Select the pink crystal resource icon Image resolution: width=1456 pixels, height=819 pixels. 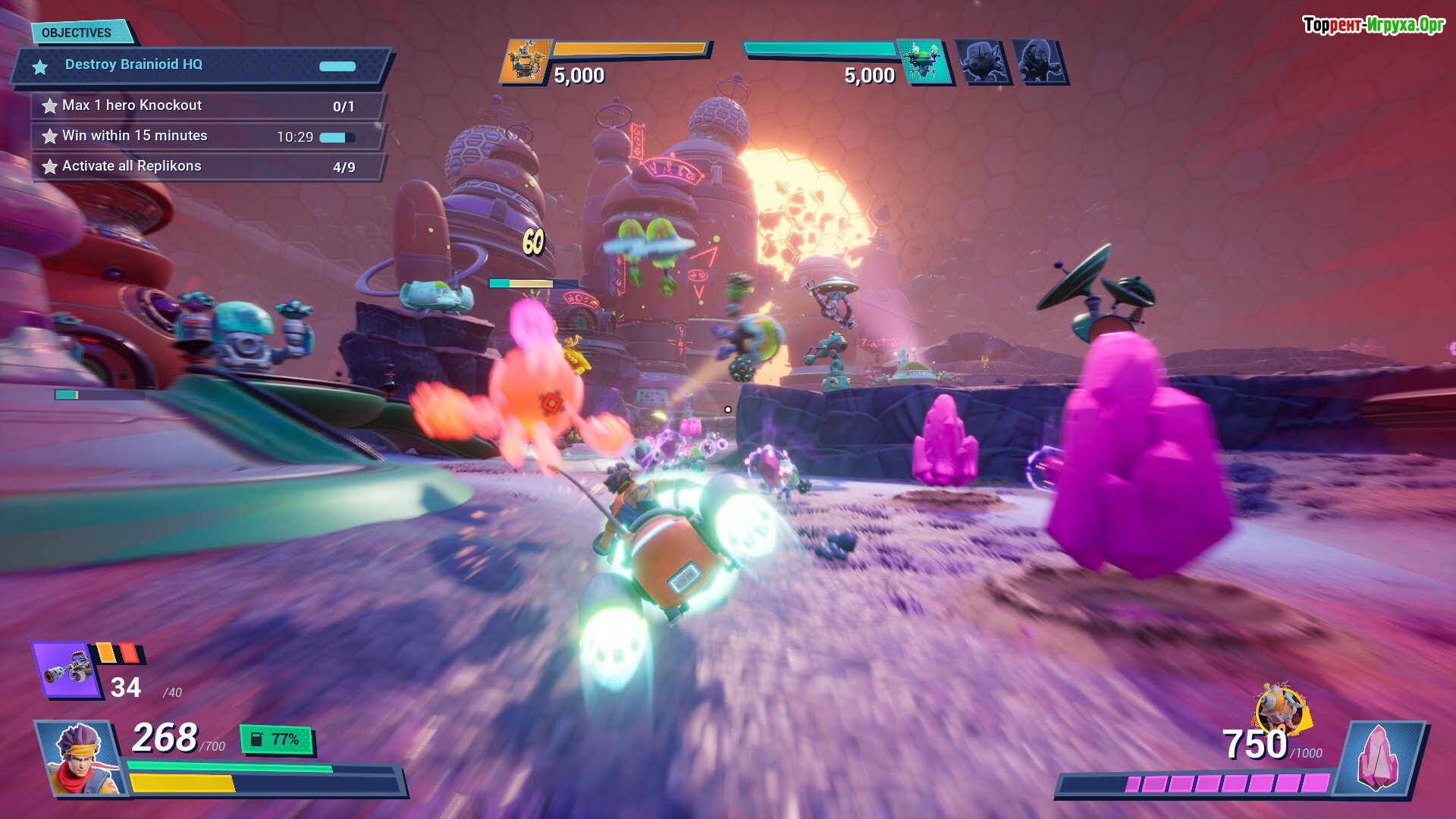pyautogui.click(x=1378, y=758)
